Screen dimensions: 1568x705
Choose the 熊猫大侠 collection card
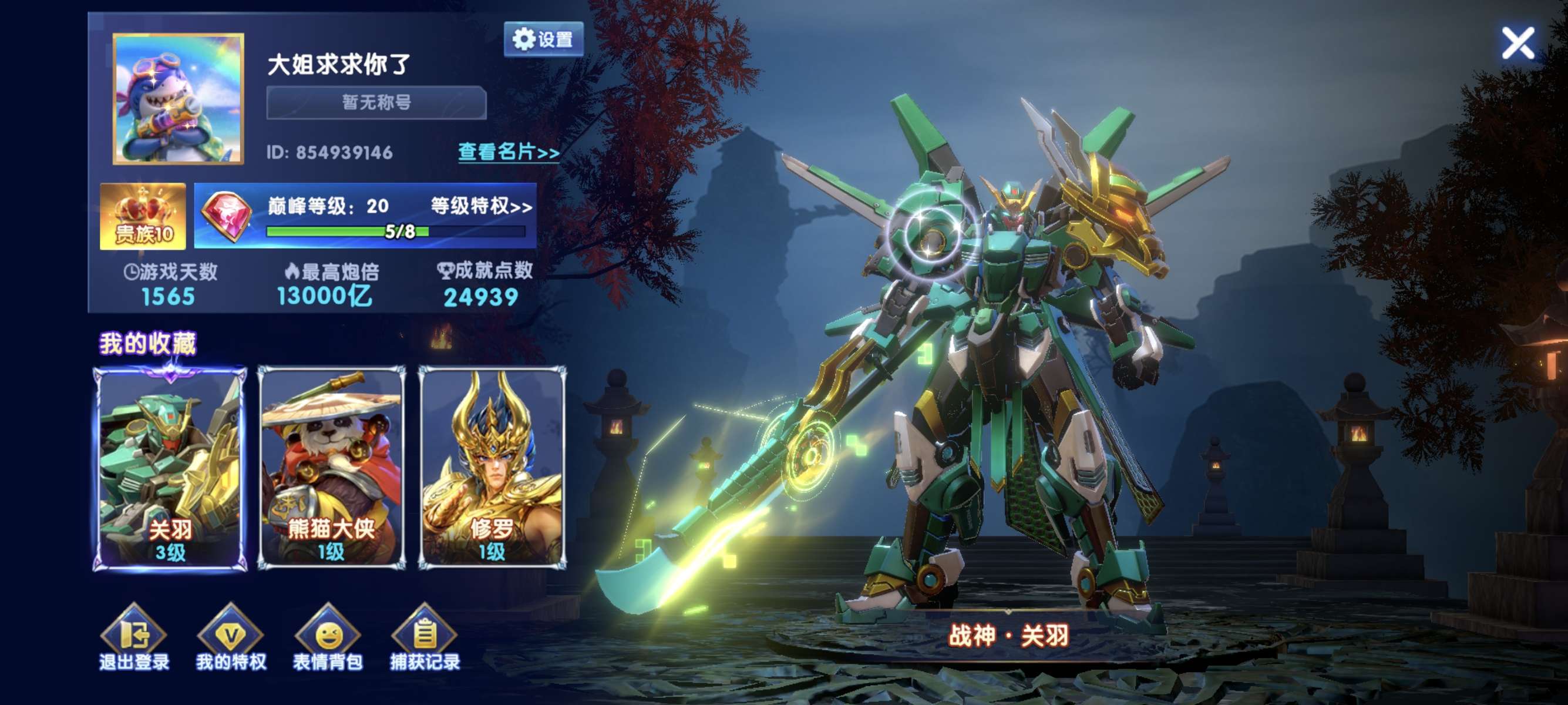click(331, 469)
